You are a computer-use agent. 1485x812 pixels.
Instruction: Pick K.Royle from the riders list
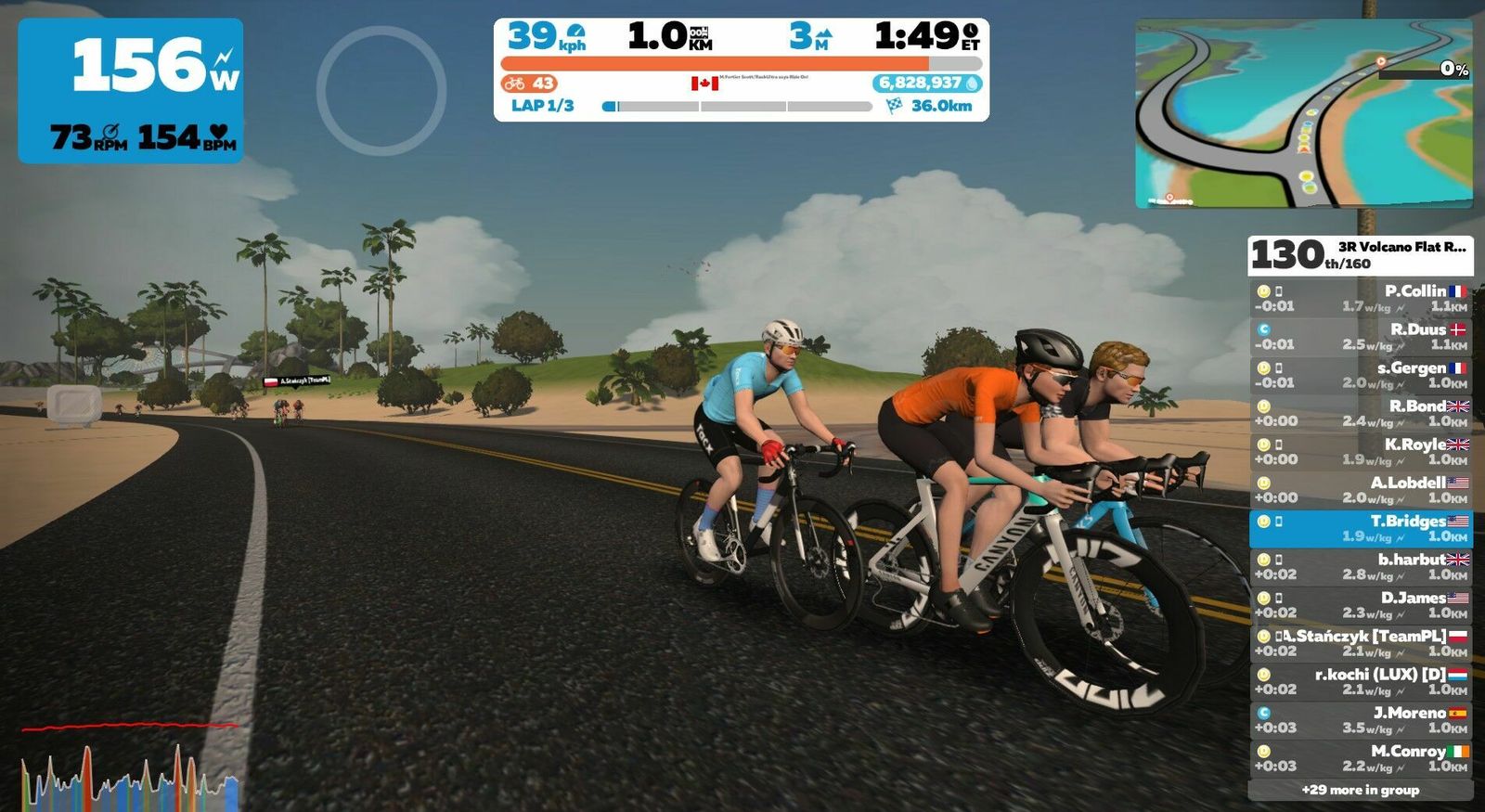click(1360, 451)
